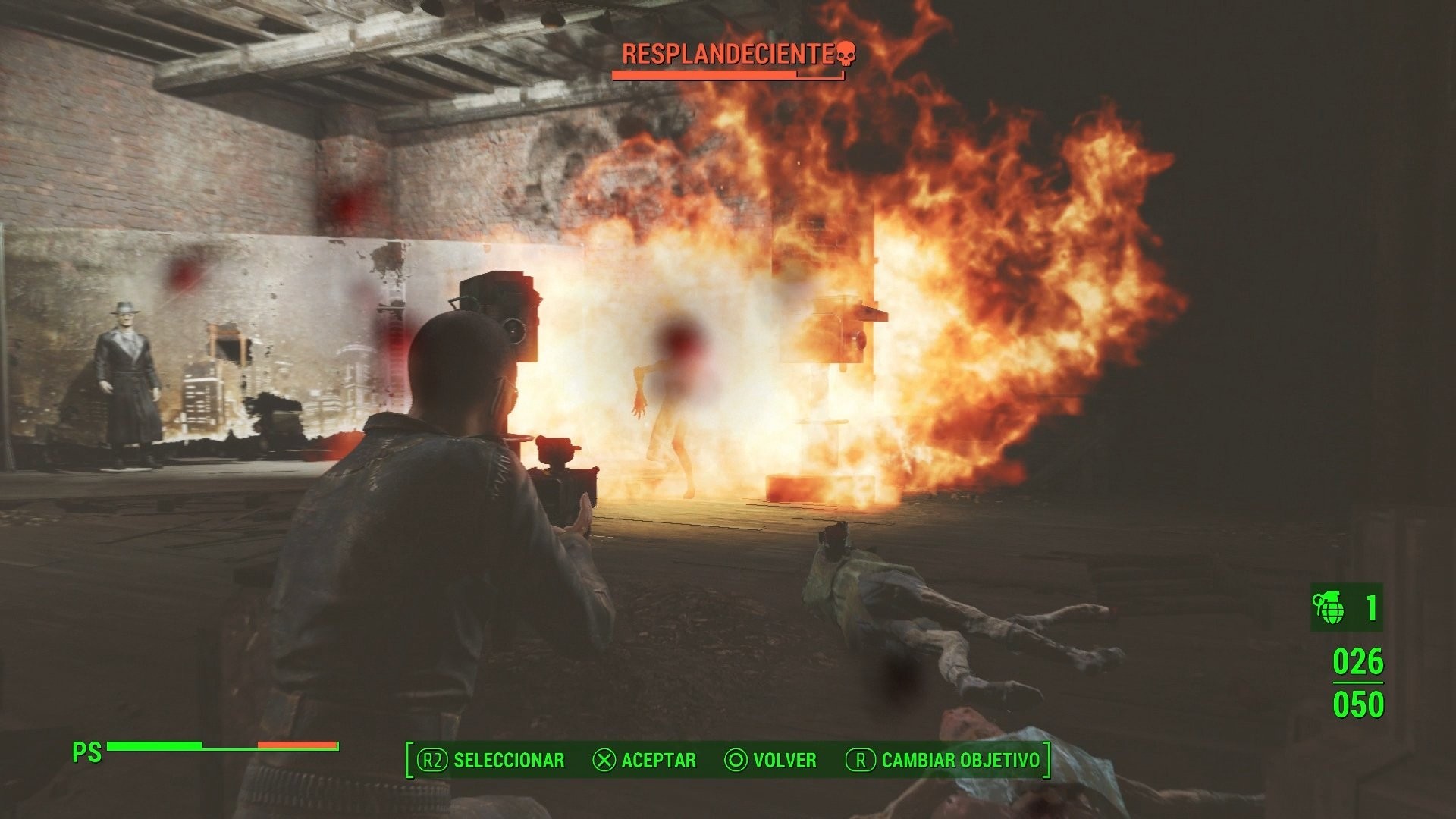Choose VOLVER to go back
The image size is (1456, 819).
coord(783,761)
